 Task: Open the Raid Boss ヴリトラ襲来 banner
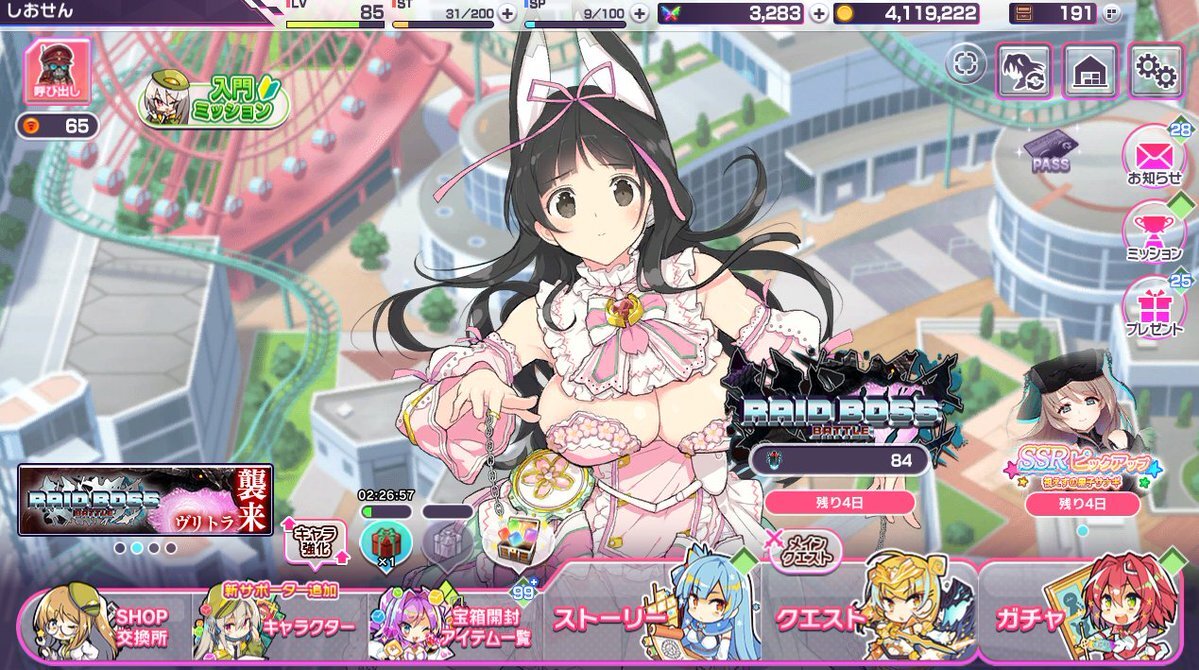tap(145, 500)
